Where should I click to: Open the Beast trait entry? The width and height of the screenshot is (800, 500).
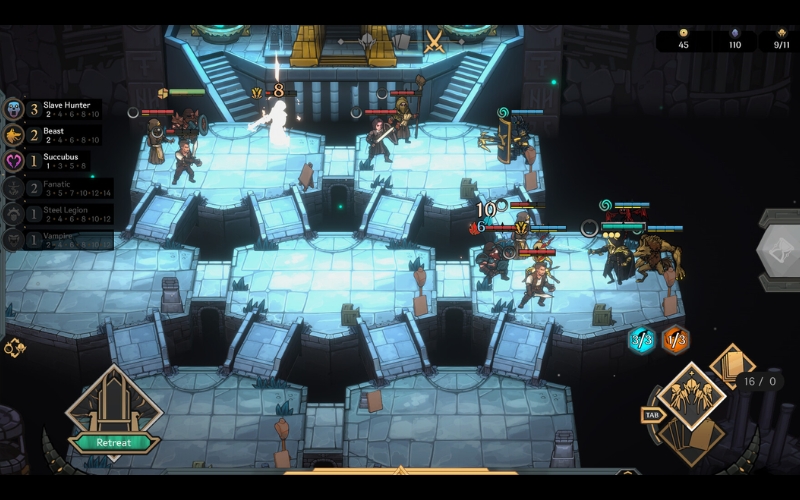coord(55,135)
